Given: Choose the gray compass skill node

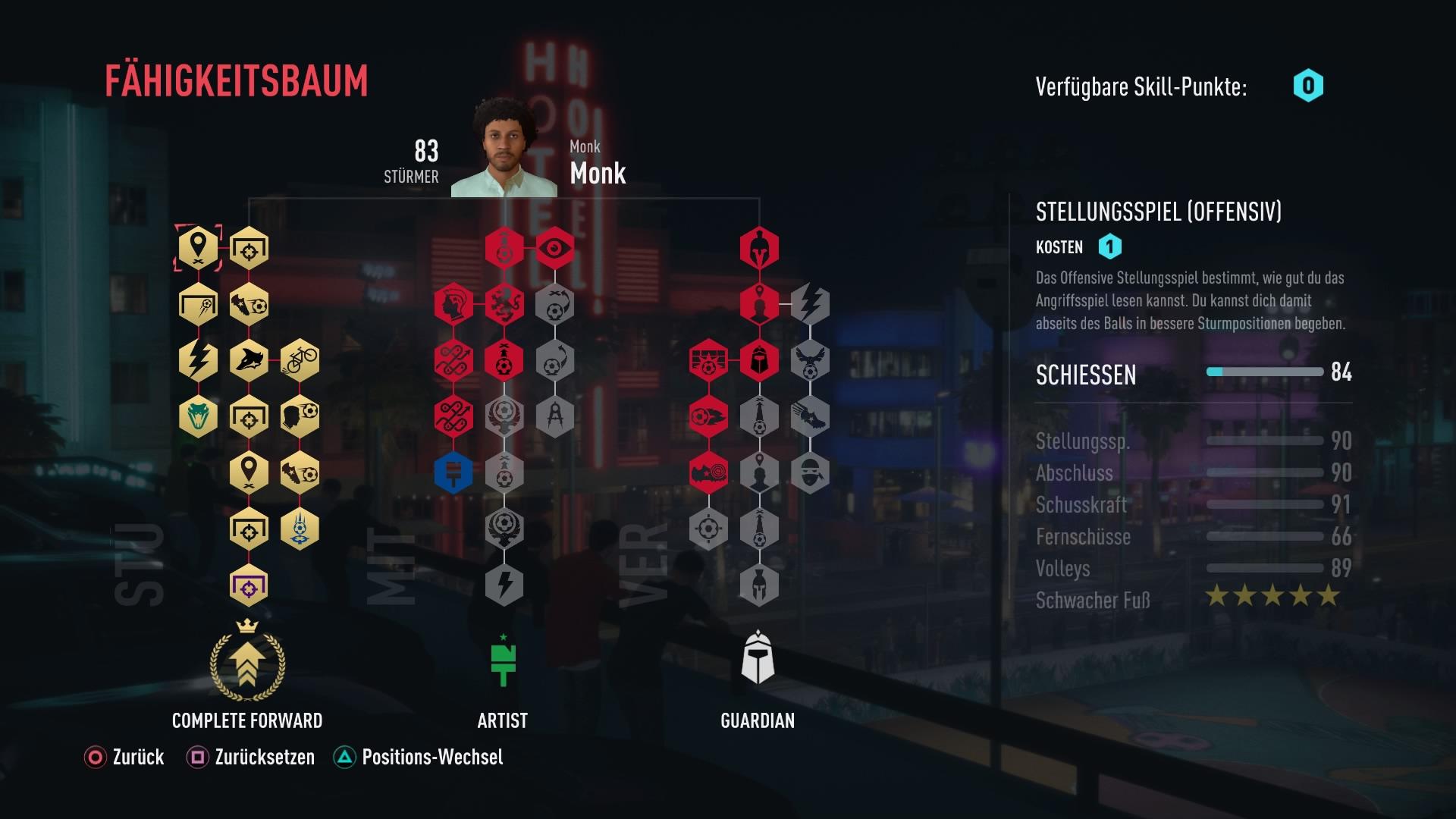Looking at the screenshot, I should coord(555,416).
